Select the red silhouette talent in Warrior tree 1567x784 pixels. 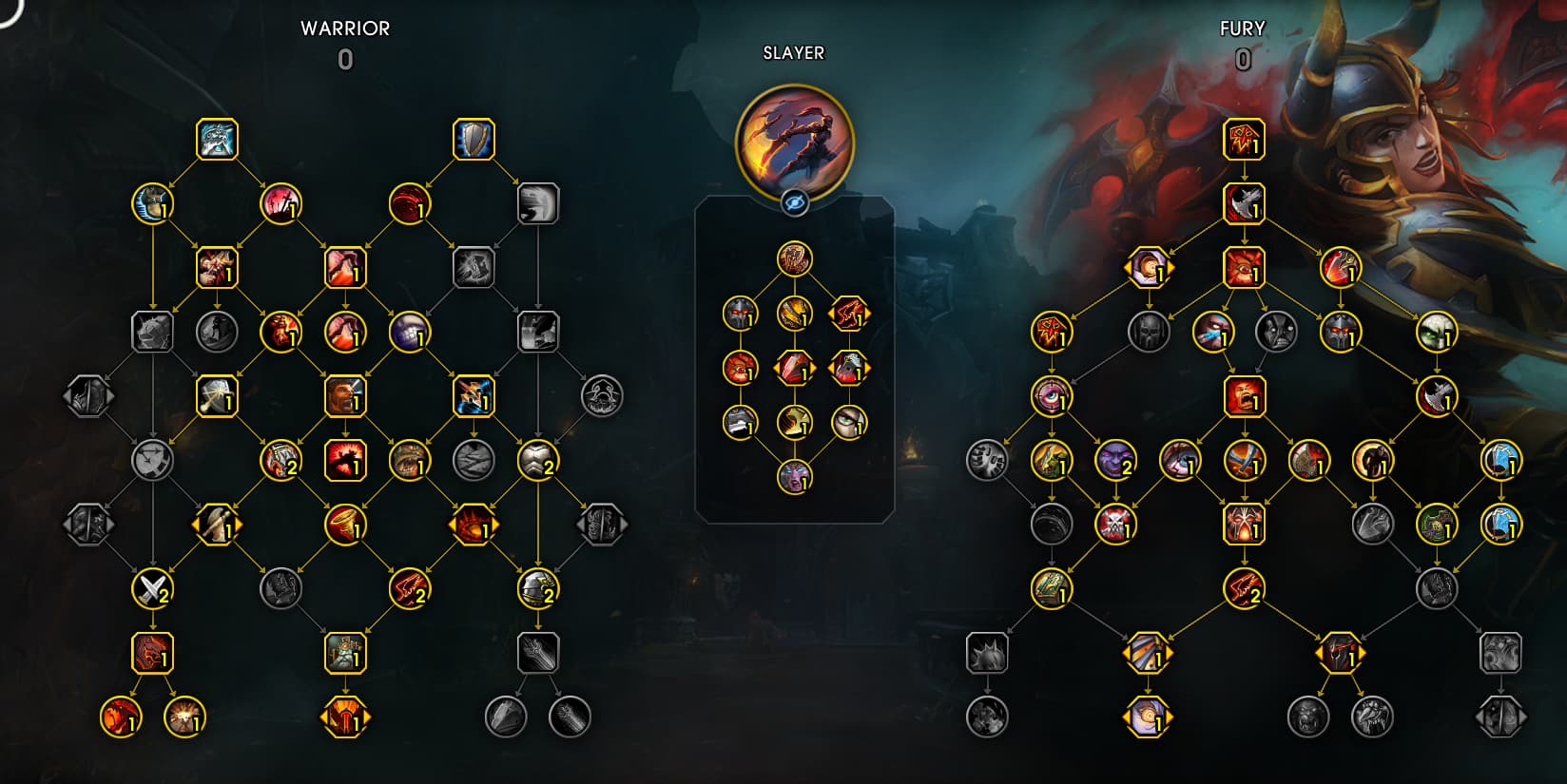tap(344, 460)
